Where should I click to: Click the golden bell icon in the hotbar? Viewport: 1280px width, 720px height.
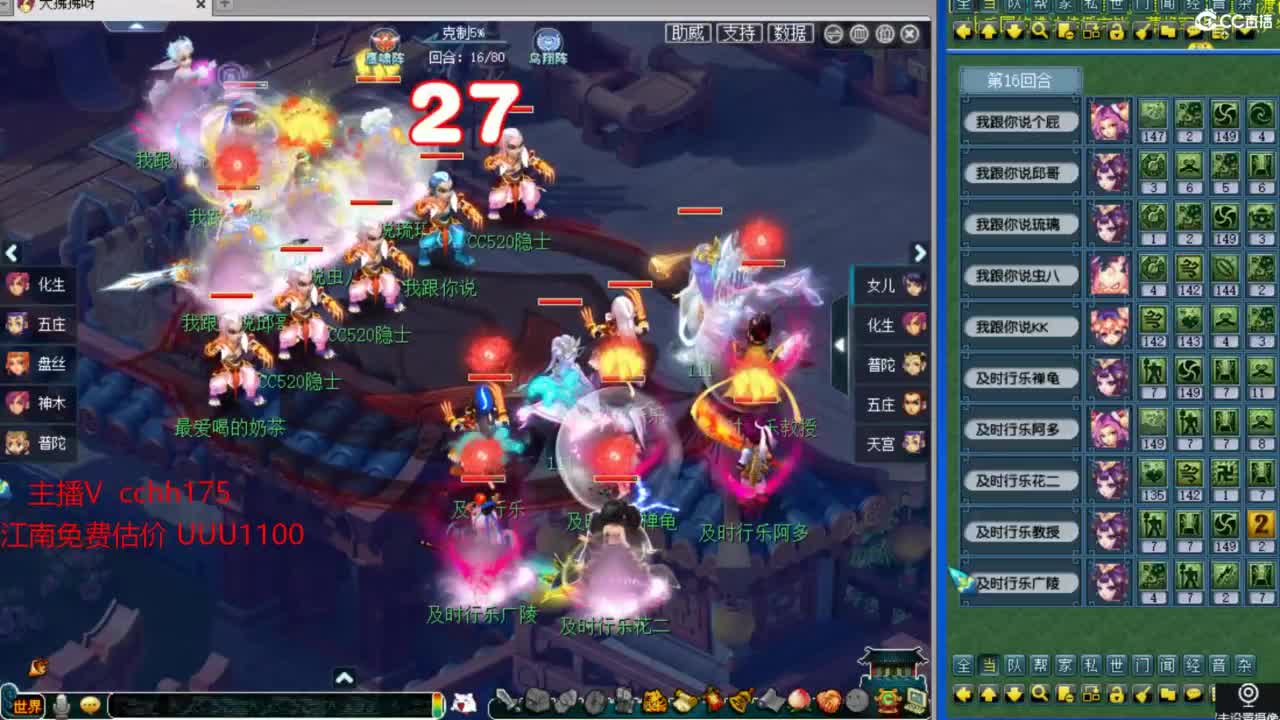click(738, 700)
